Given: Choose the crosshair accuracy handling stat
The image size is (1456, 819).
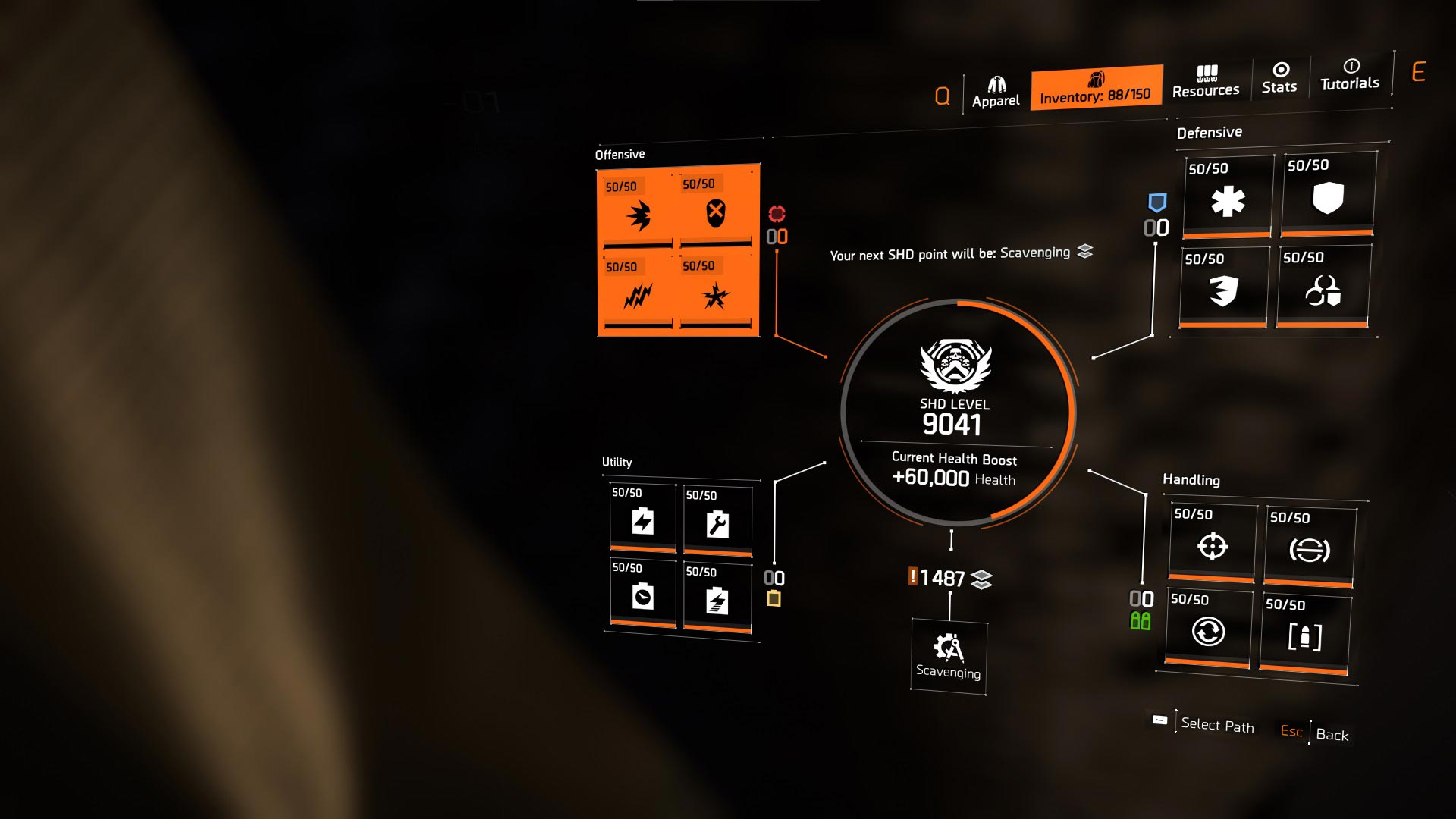Looking at the screenshot, I should (x=1212, y=544).
